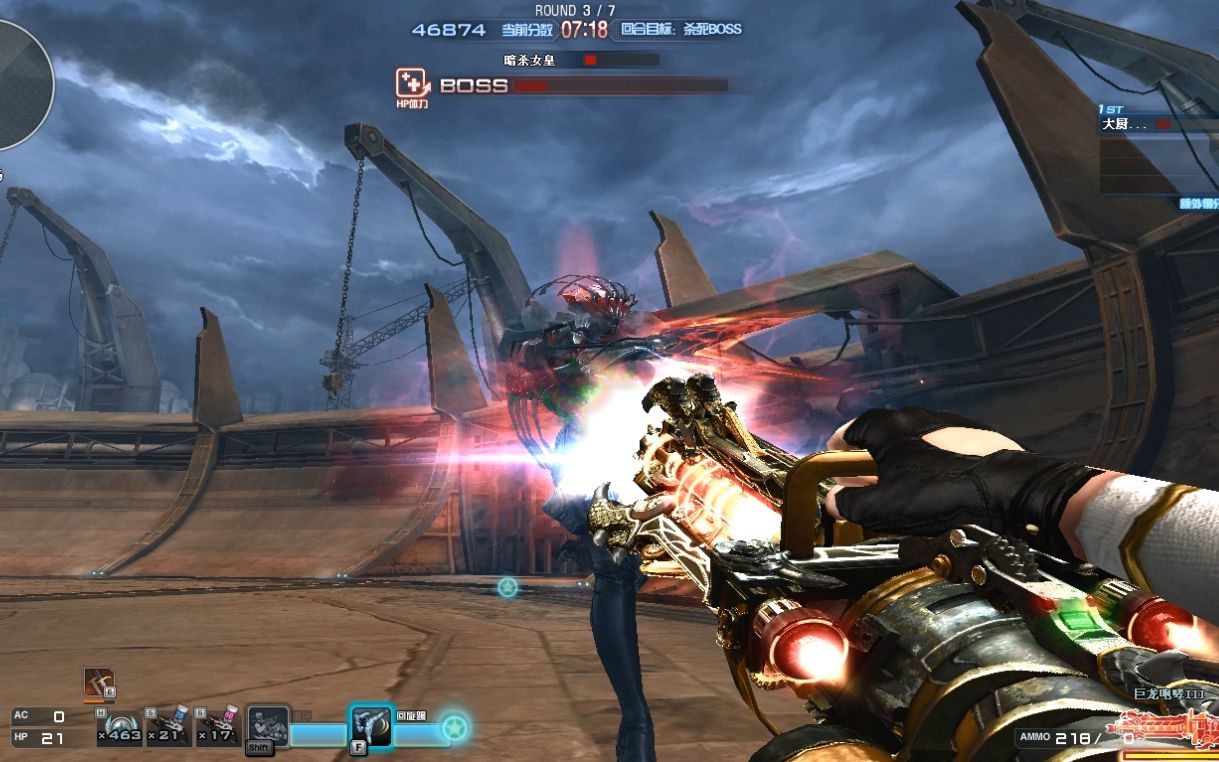Select the pink-vial weapon item slot
Viewport: 1219px width, 762px height.
(218, 726)
